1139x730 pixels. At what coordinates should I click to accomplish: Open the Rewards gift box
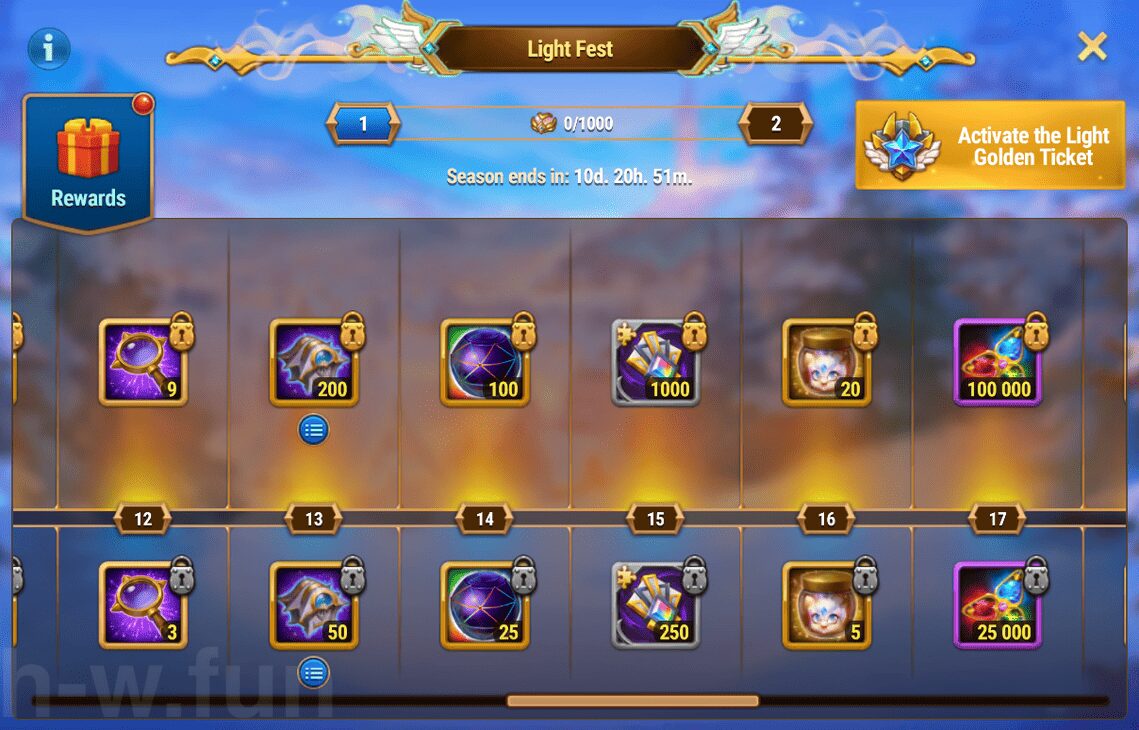click(88, 160)
